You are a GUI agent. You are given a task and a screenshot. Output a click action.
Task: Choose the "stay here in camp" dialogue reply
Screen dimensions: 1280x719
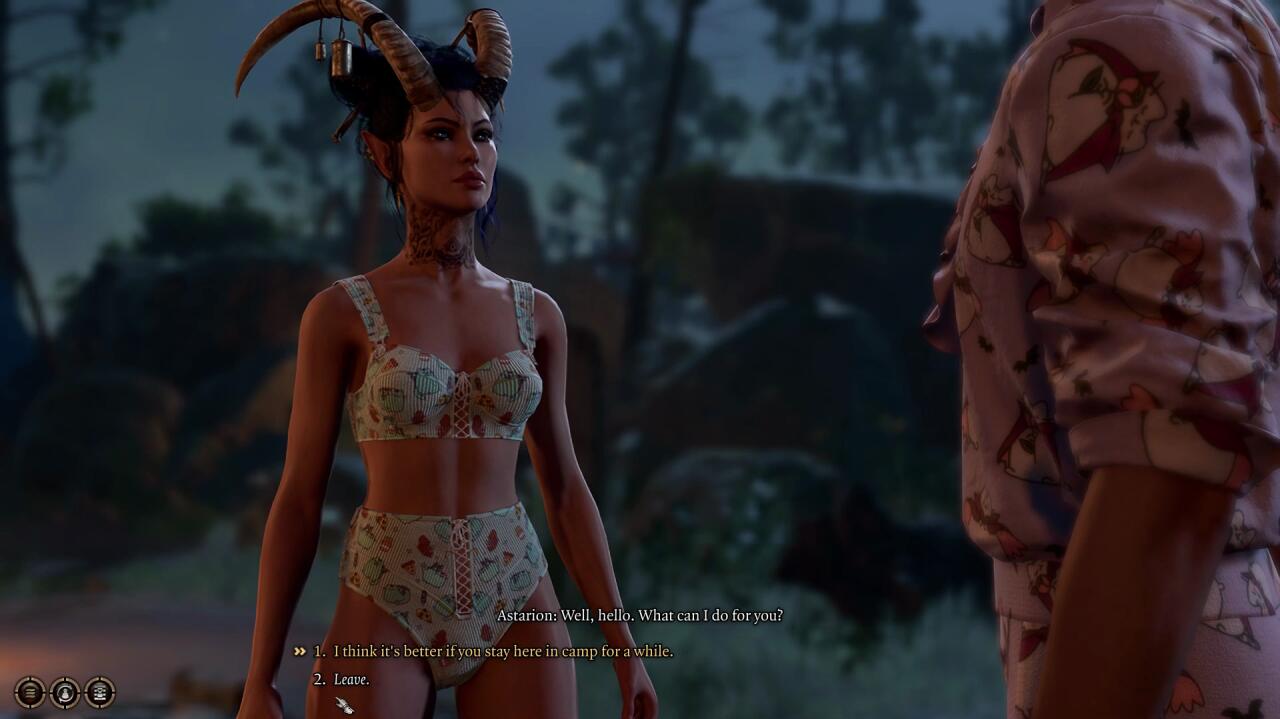502,651
